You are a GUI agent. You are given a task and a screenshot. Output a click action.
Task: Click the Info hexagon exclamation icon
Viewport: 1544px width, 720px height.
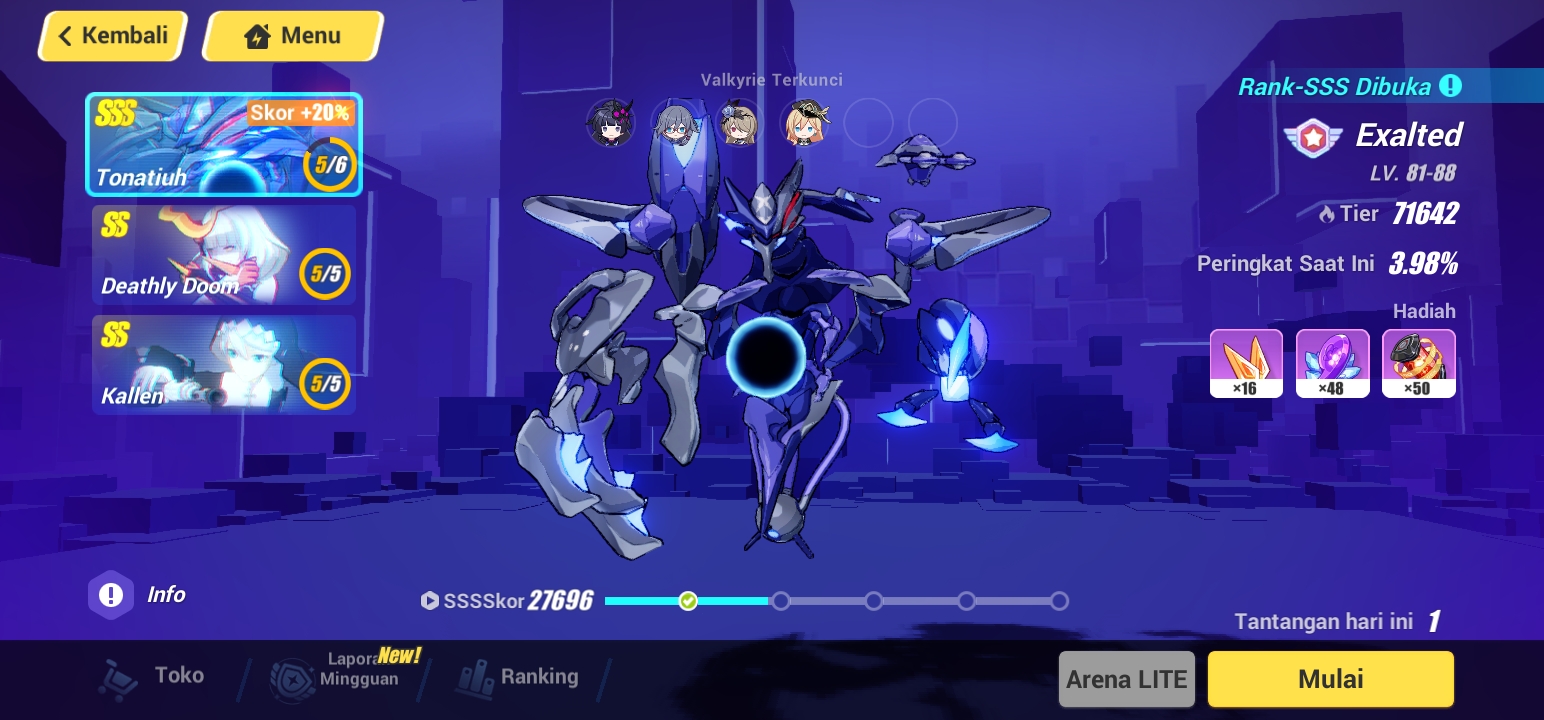(x=111, y=594)
